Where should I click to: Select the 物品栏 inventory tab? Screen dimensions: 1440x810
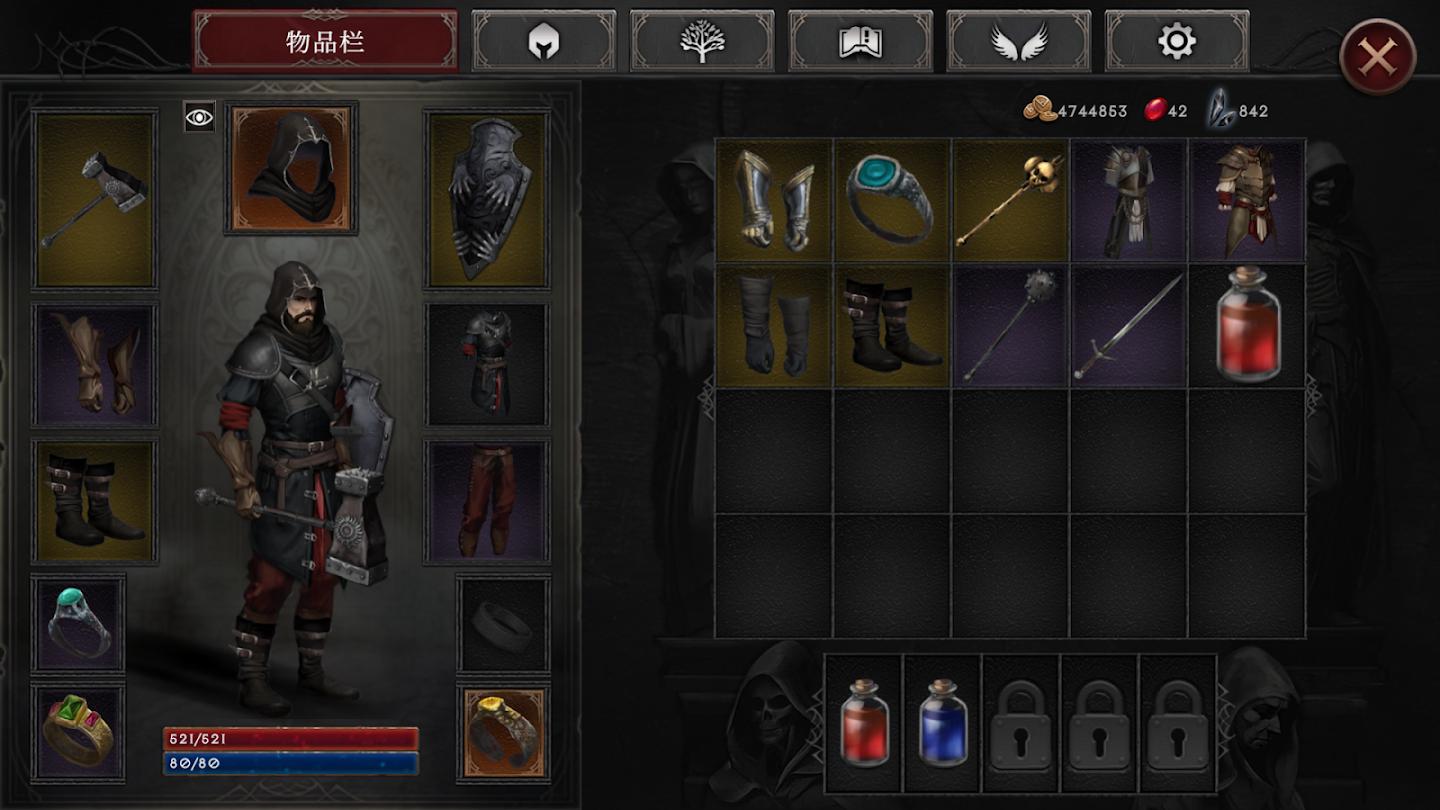pos(325,42)
